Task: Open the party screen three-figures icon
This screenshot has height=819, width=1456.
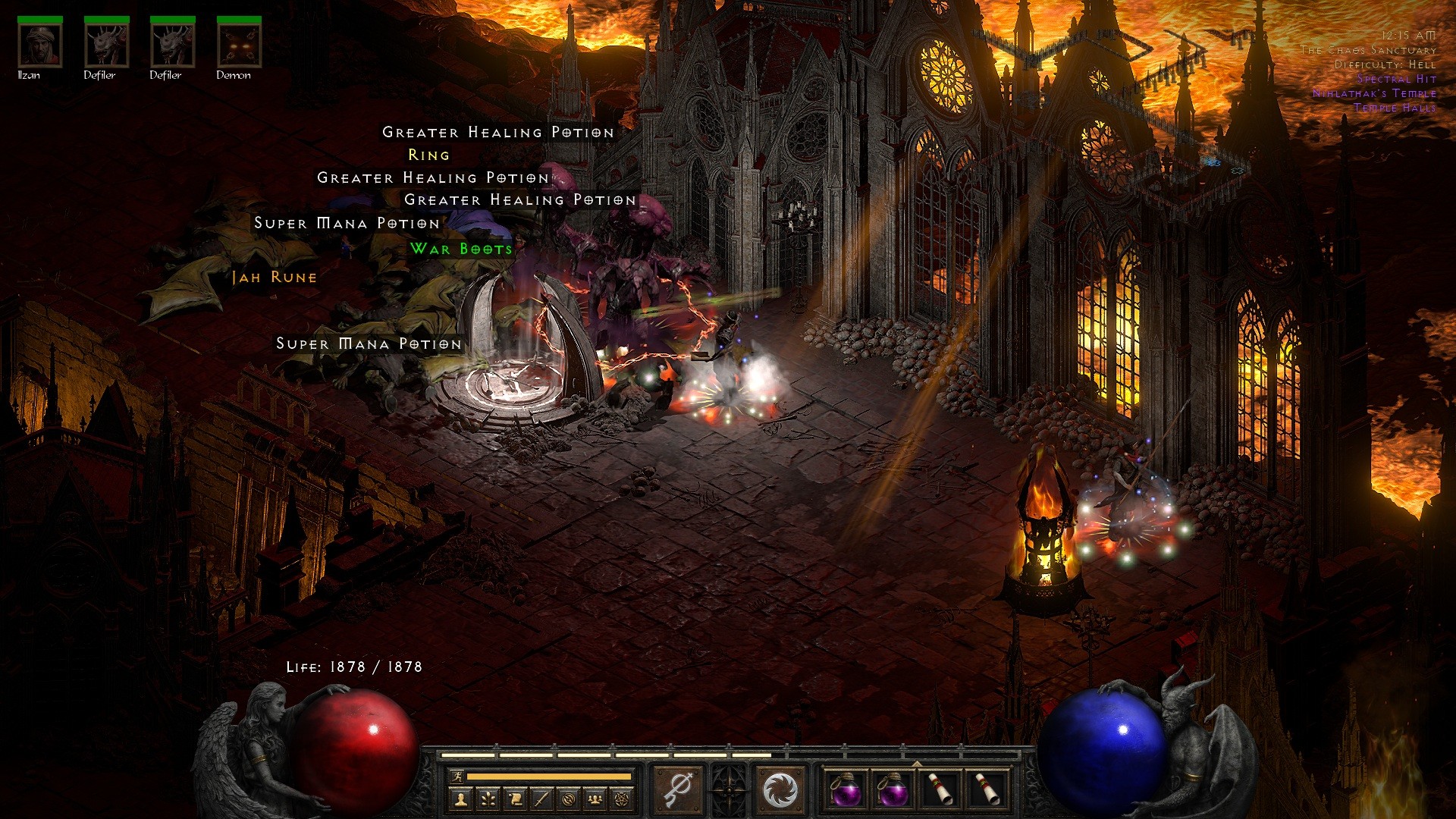Action: point(595,799)
